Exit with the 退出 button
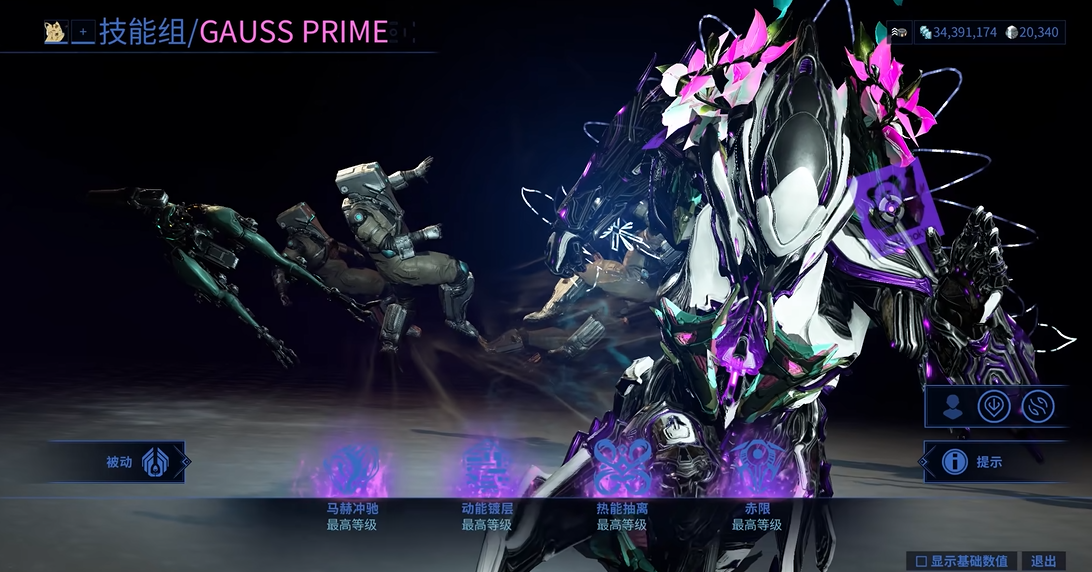1092x572 pixels. (1043, 561)
